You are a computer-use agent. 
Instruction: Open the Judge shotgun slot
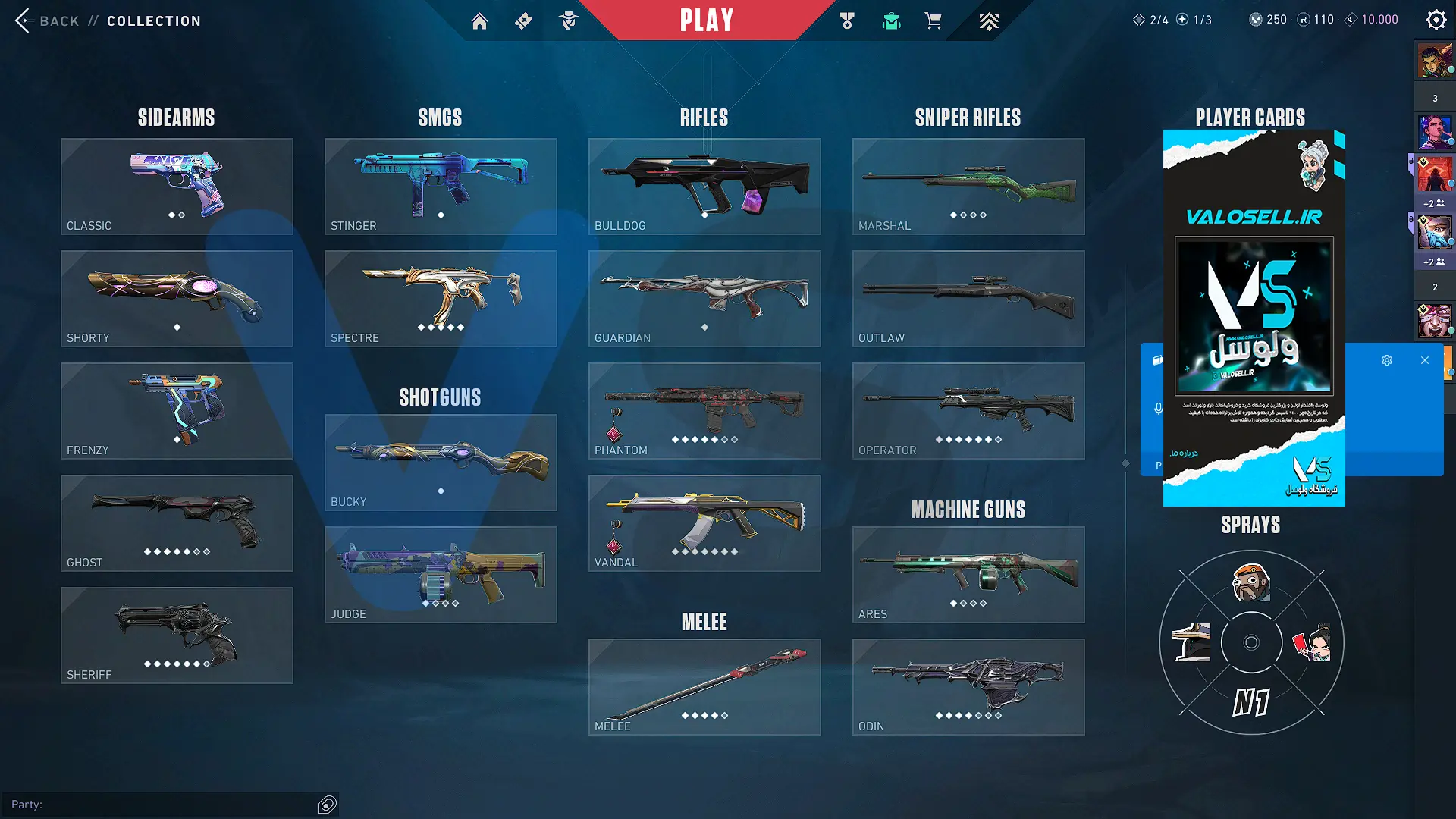click(441, 574)
